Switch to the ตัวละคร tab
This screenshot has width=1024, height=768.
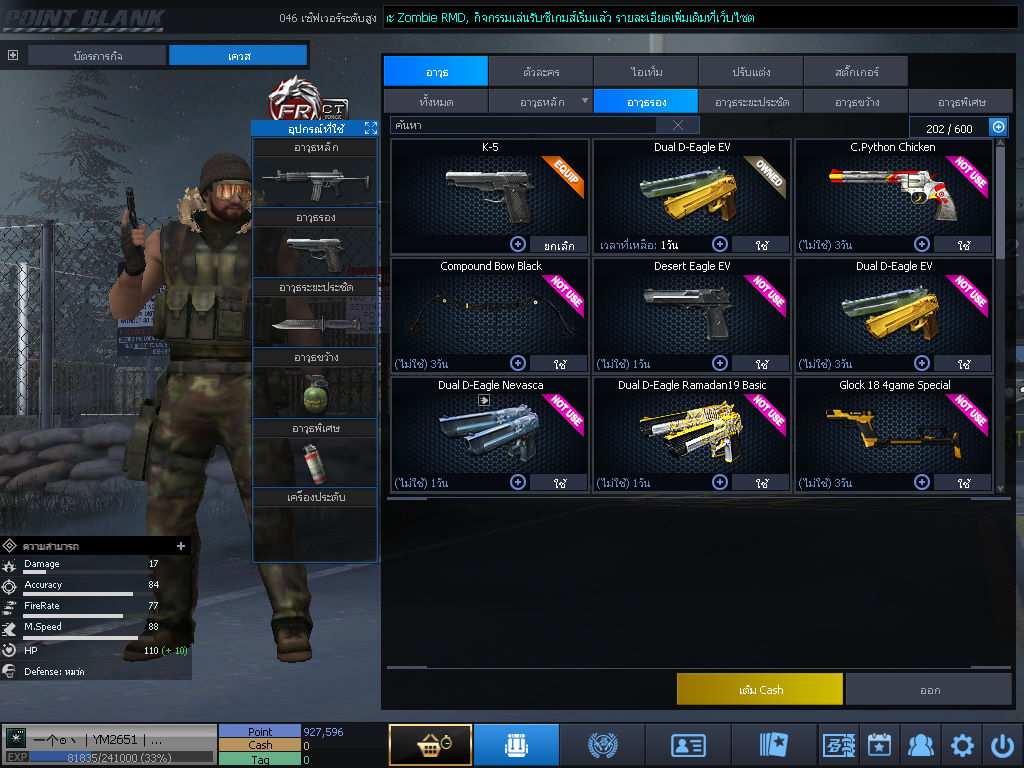(541, 72)
